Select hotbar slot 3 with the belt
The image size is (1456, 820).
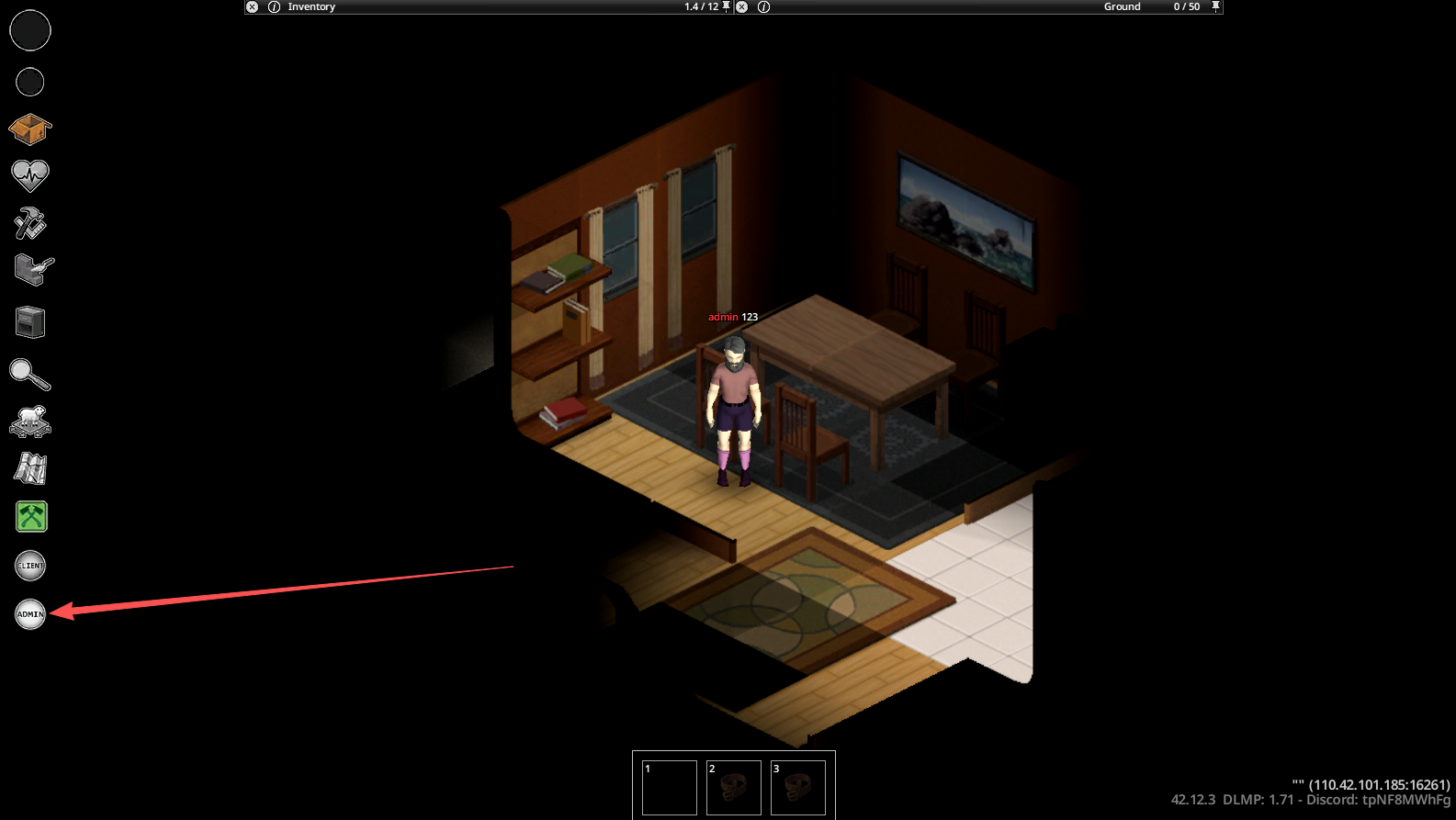point(797,787)
